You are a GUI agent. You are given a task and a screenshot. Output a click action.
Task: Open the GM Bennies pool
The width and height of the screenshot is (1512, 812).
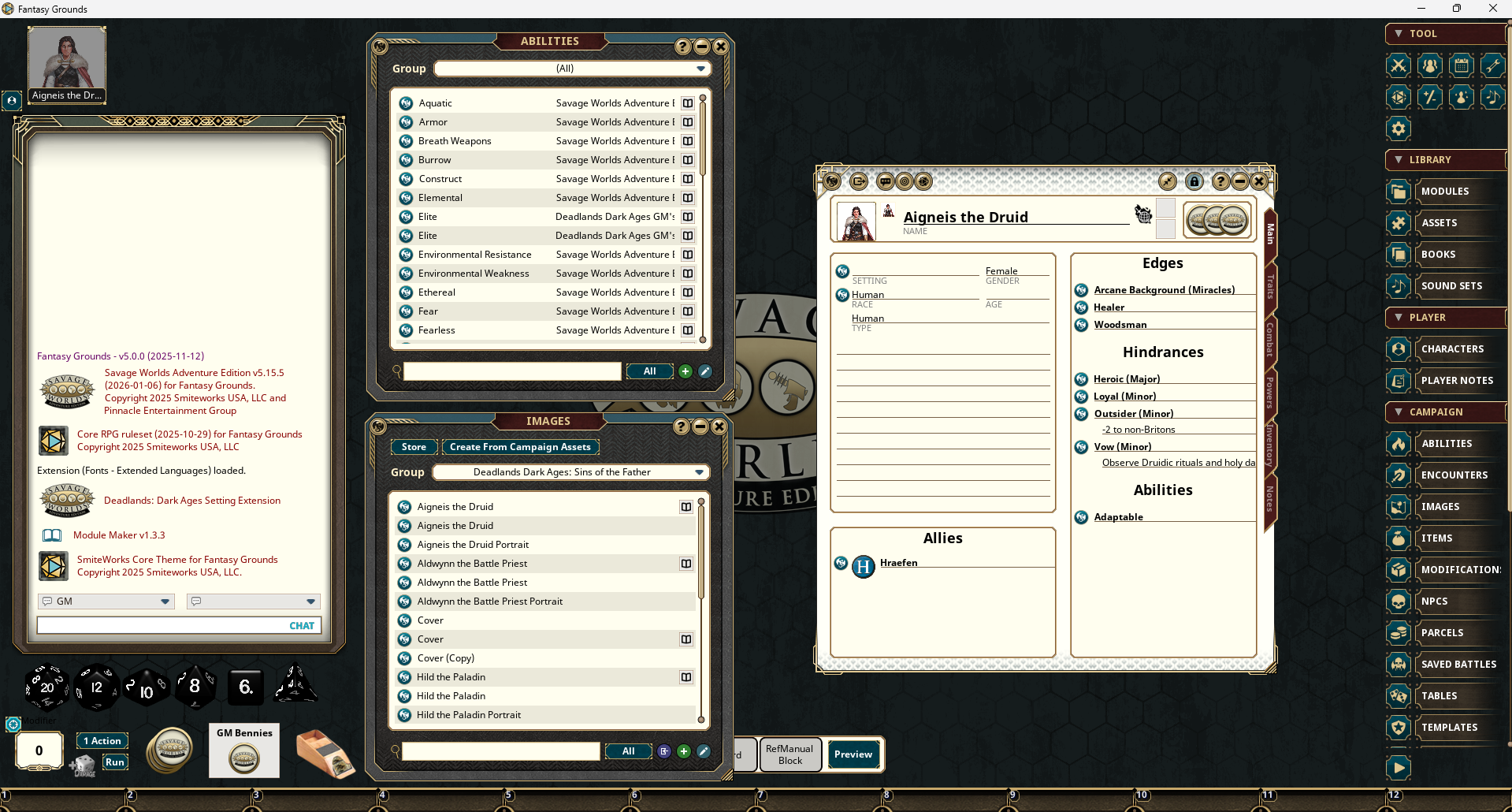pyautogui.click(x=244, y=758)
